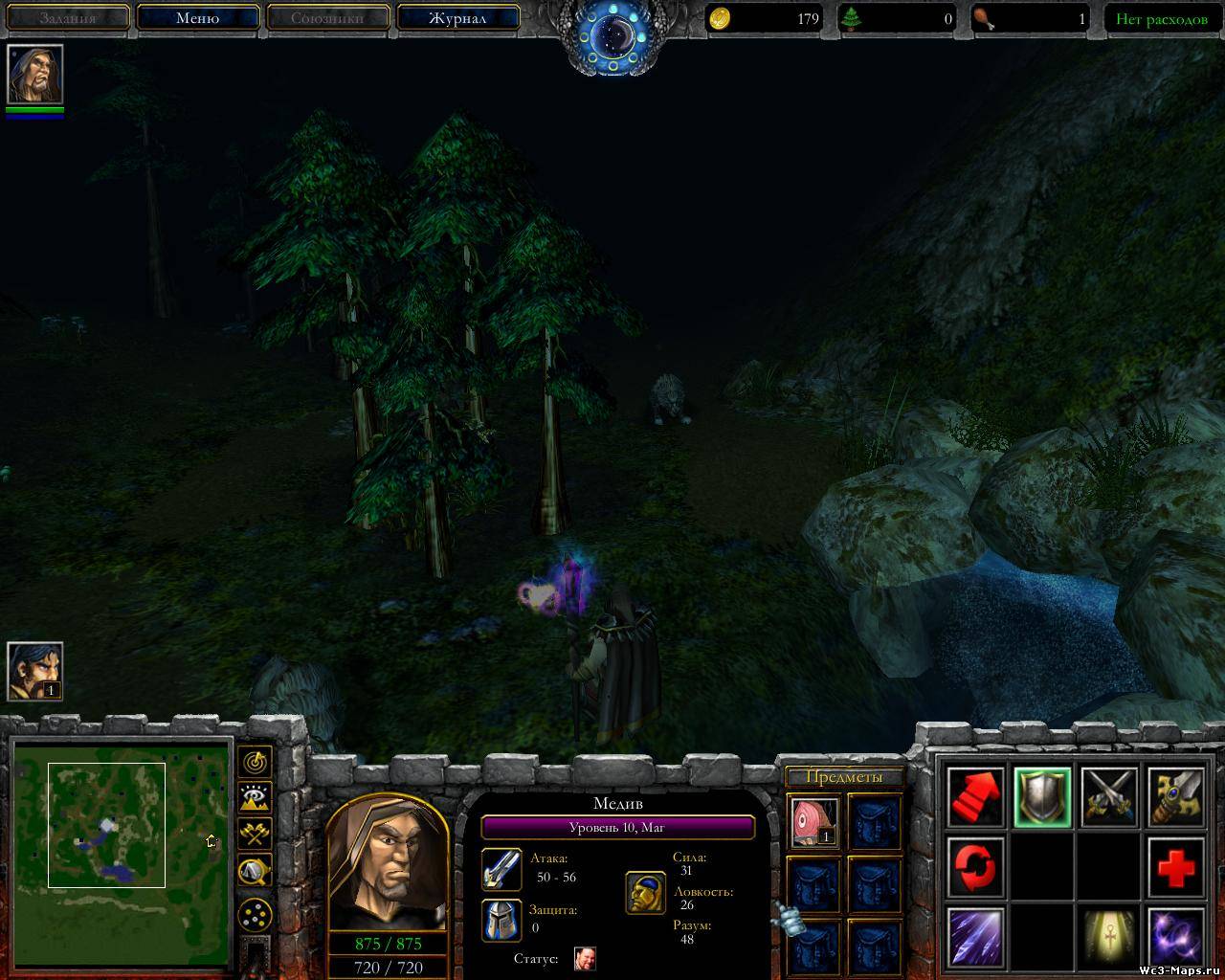1225x980 pixels.
Task: Select the hero portrait icon at top-left
Action: [35, 74]
